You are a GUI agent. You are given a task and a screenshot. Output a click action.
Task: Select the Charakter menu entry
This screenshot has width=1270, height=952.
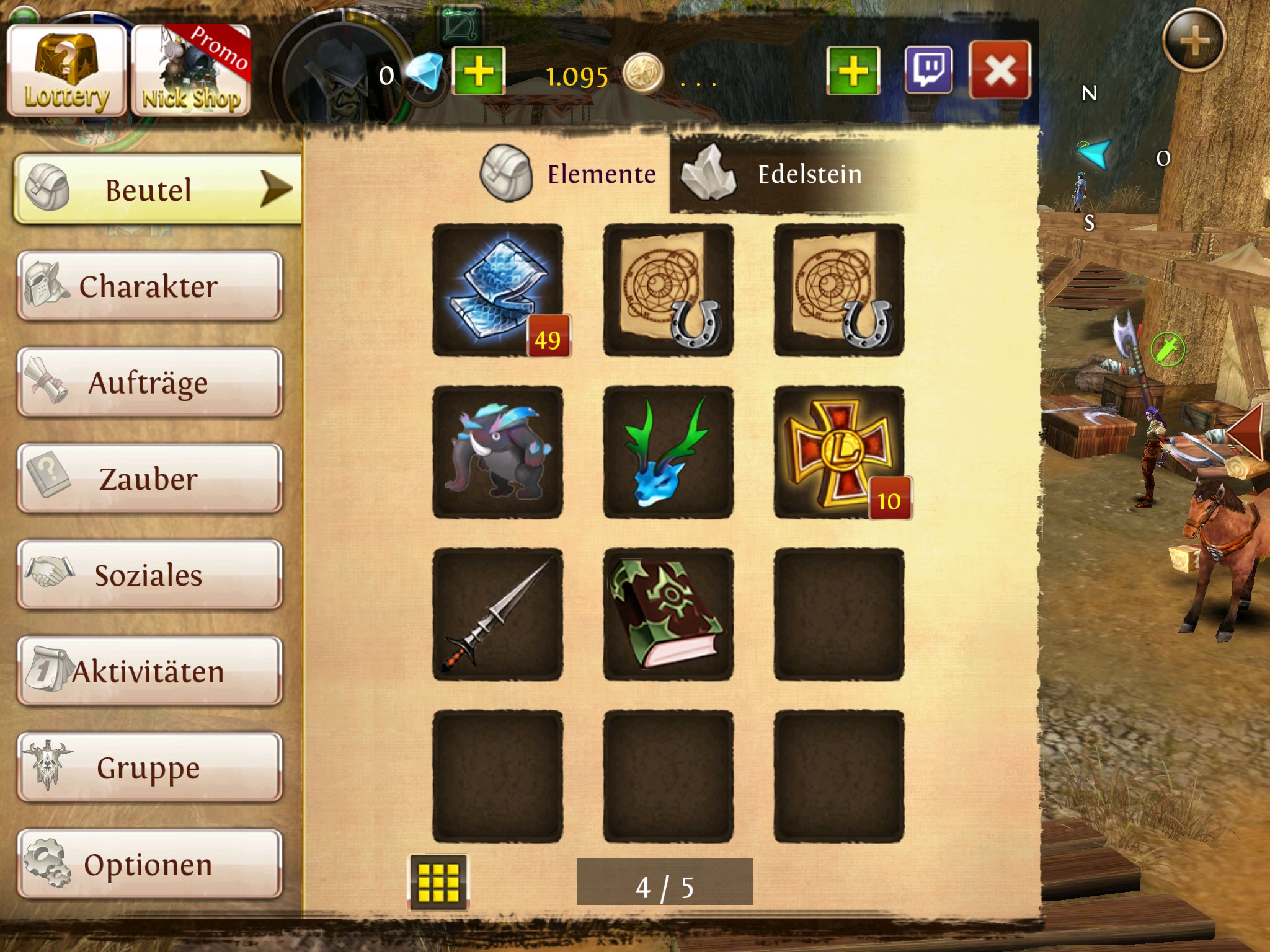coord(149,286)
